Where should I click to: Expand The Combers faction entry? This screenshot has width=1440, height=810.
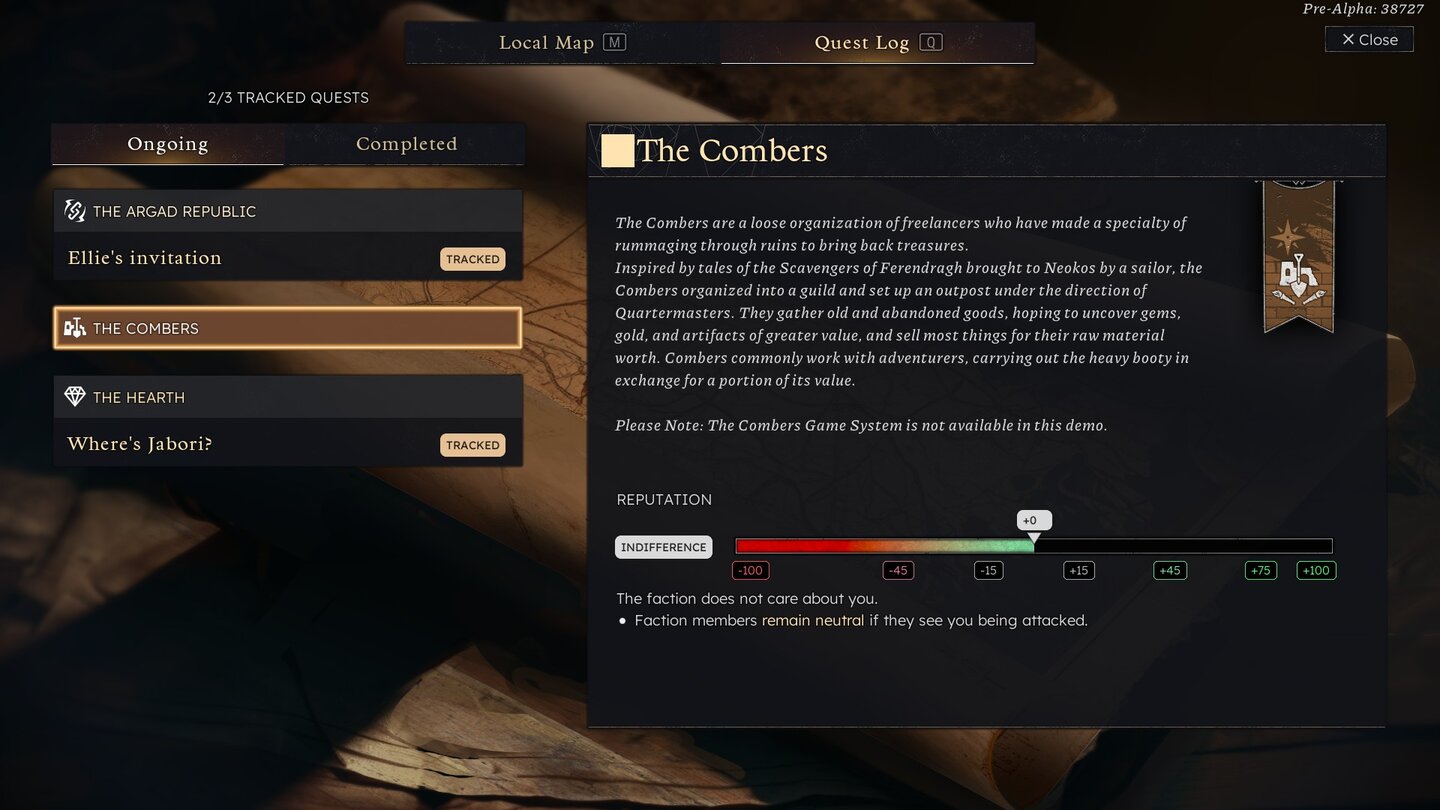287,327
